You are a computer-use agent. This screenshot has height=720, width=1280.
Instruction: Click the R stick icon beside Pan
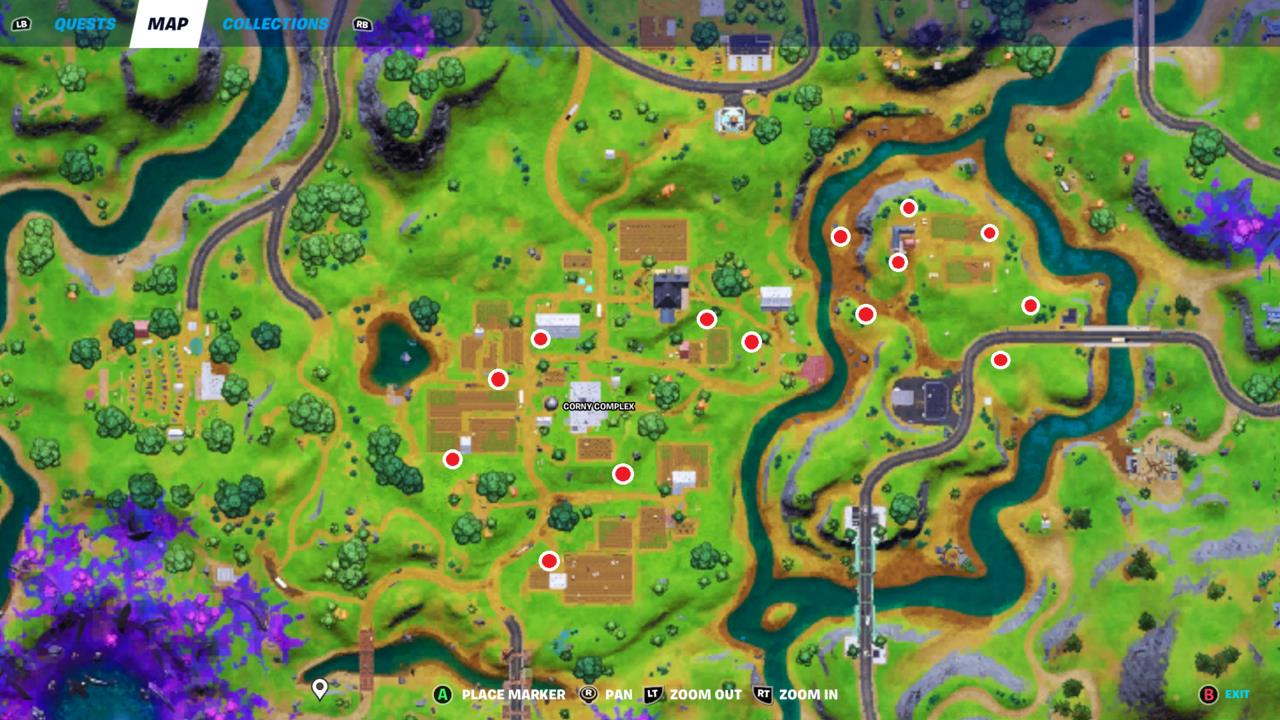(588, 692)
